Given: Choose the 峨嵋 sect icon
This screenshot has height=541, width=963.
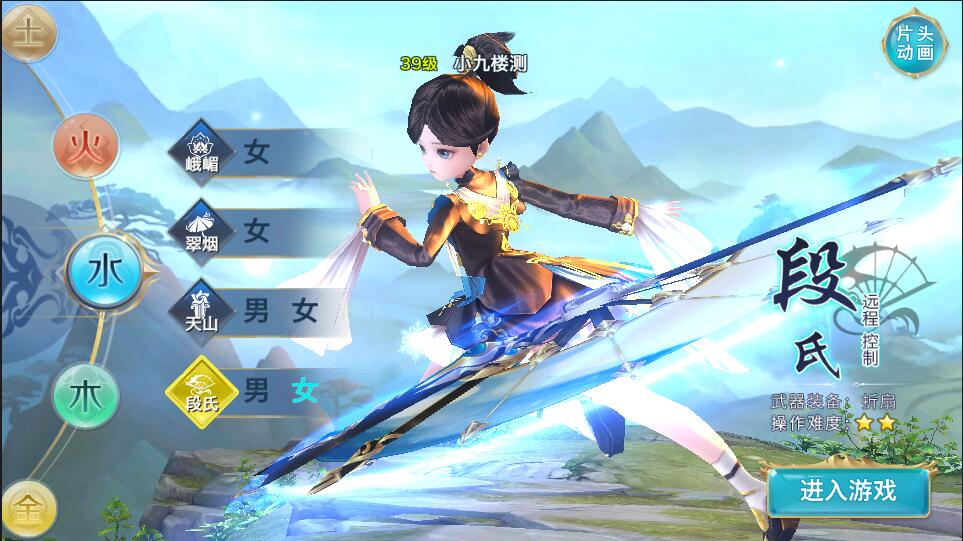Looking at the screenshot, I should (x=201, y=152).
